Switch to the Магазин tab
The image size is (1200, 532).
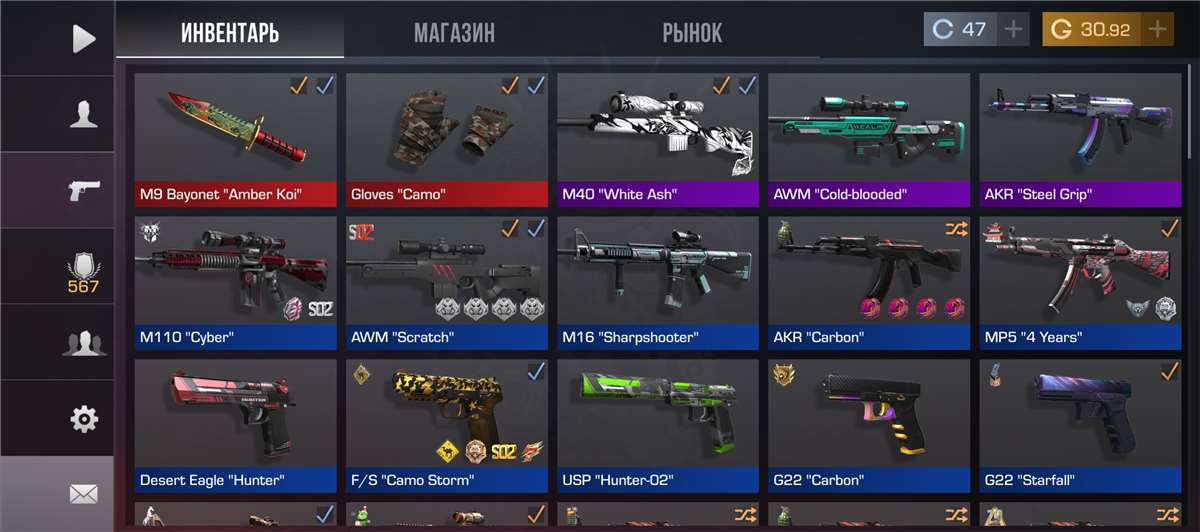454,32
